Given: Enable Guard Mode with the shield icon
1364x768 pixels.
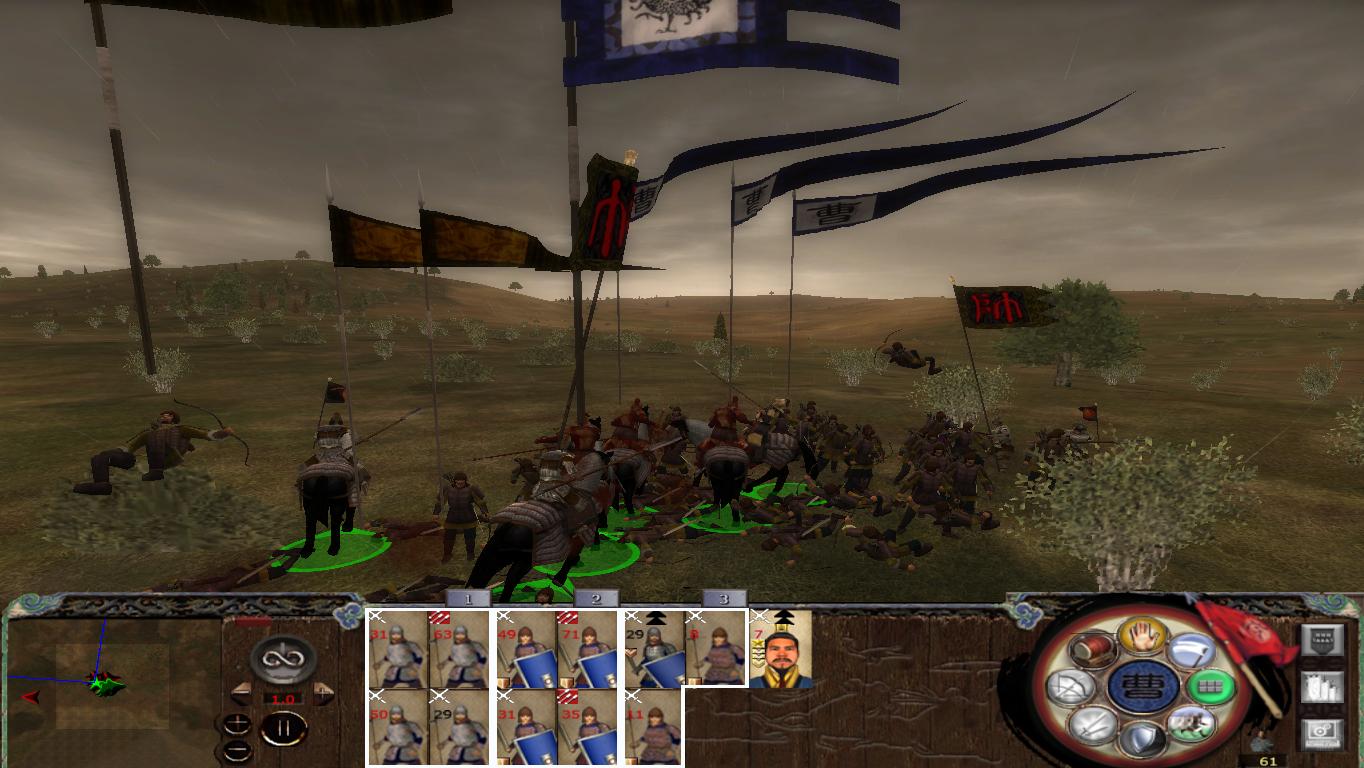Looking at the screenshot, I should click(1145, 737).
